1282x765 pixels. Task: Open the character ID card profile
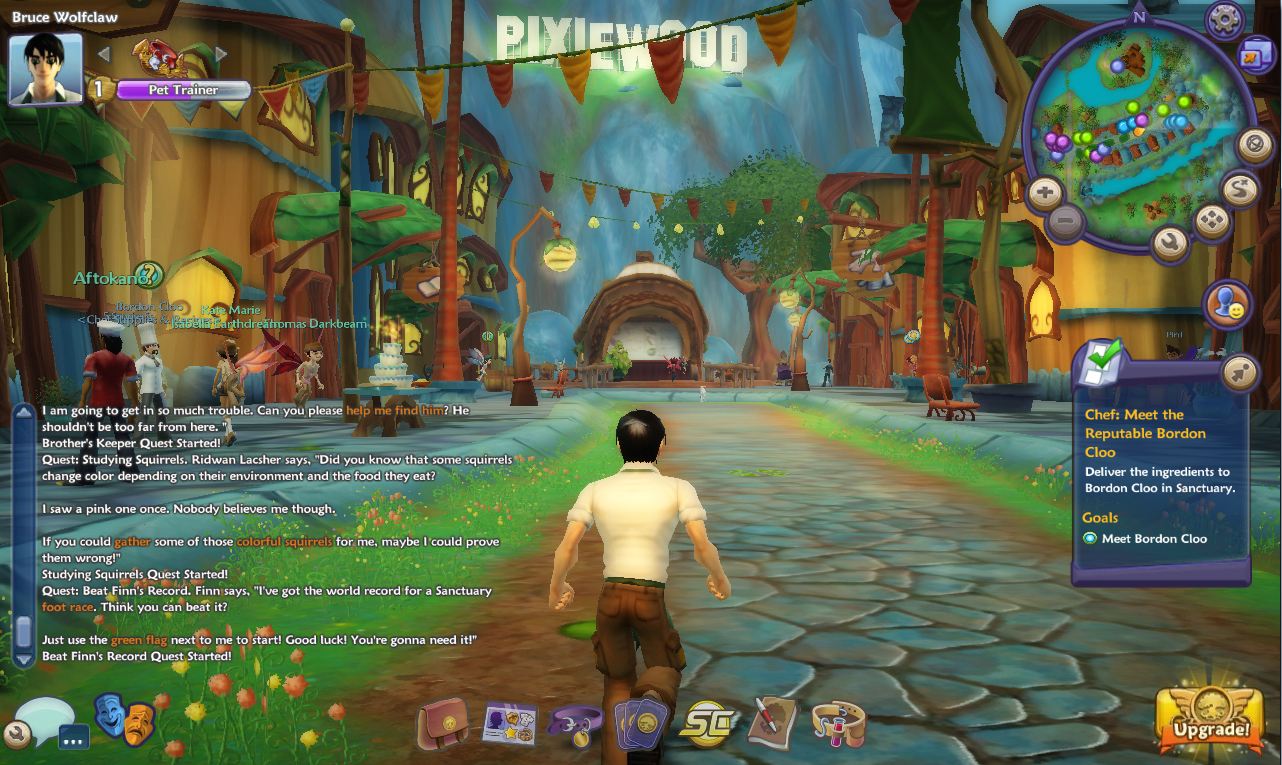click(x=510, y=723)
